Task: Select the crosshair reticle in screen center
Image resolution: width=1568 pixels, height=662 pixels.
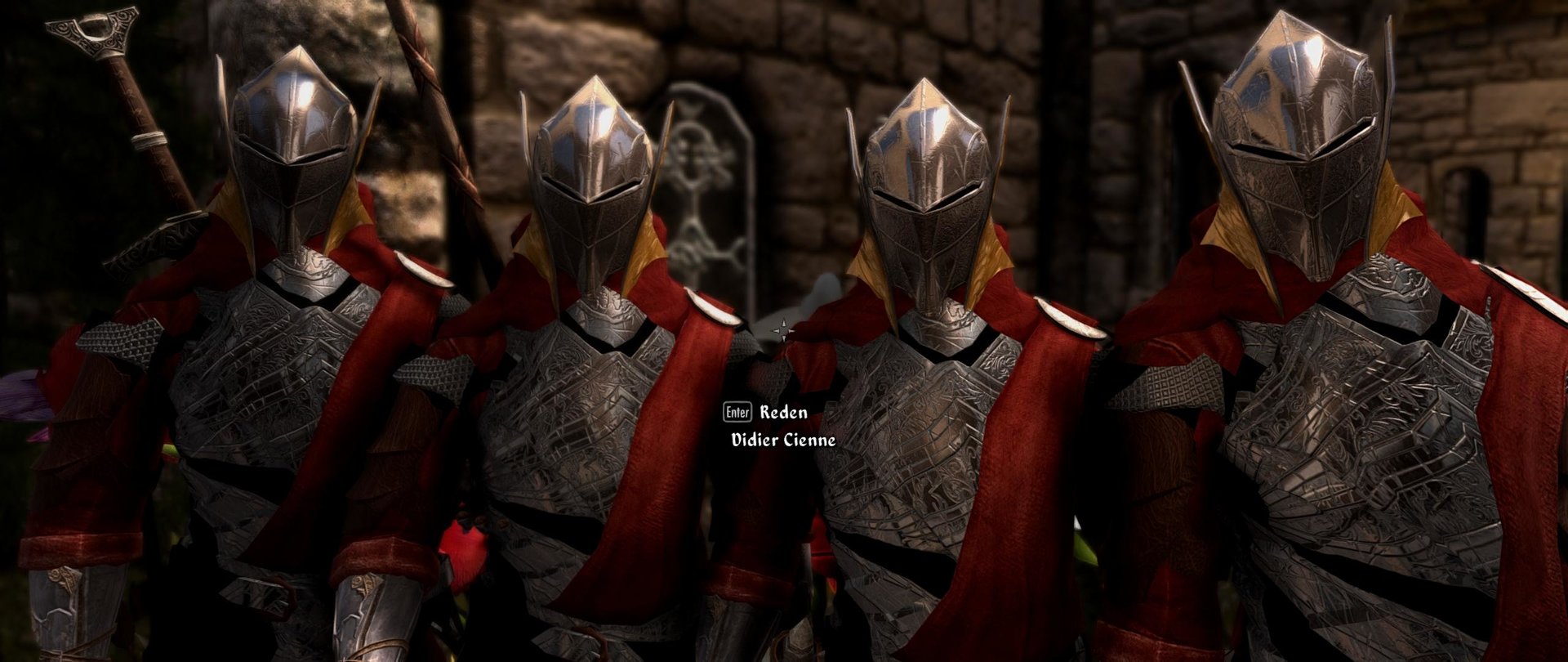Action: [x=785, y=327]
